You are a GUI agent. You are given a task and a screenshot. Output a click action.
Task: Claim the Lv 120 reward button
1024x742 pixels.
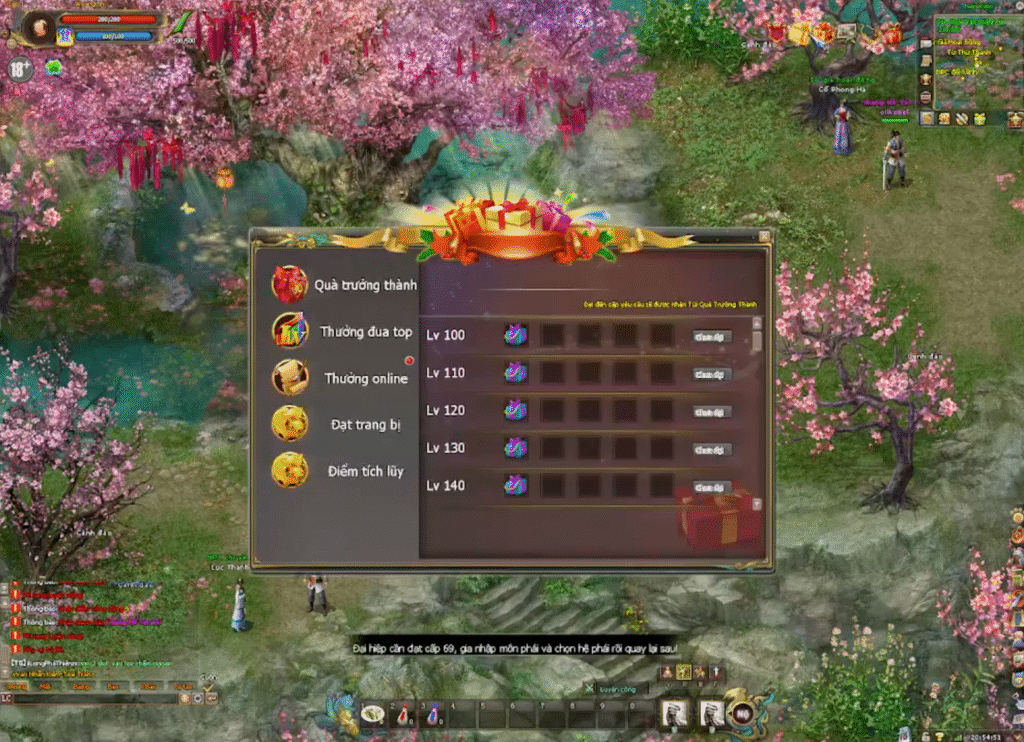[712, 412]
